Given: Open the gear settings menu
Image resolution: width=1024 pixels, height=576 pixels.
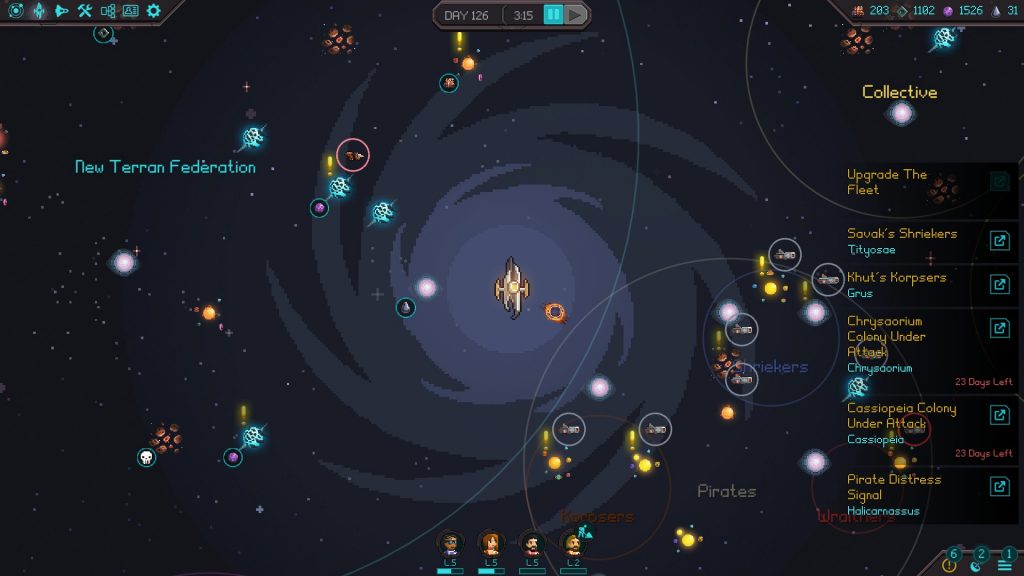Looking at the screenshot, I should [154, 11].
